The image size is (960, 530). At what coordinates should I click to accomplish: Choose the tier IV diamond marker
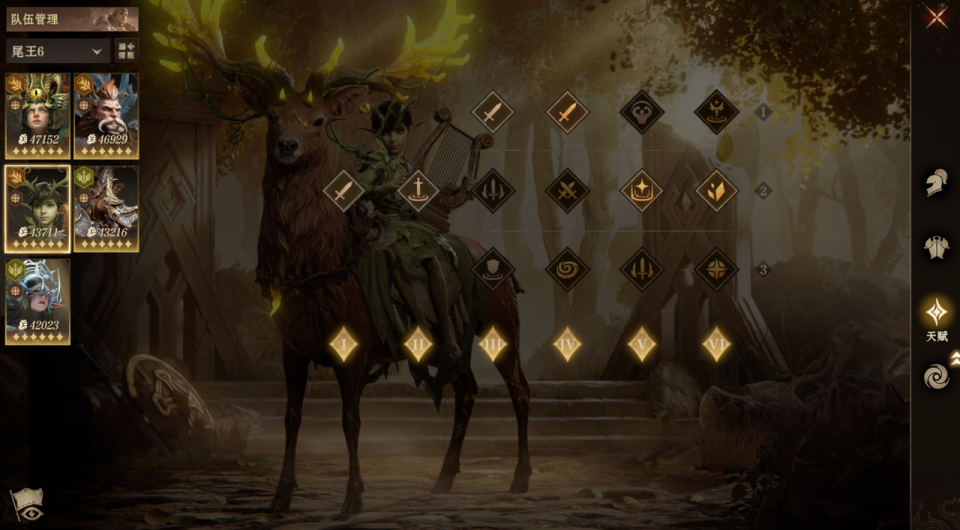567,344
